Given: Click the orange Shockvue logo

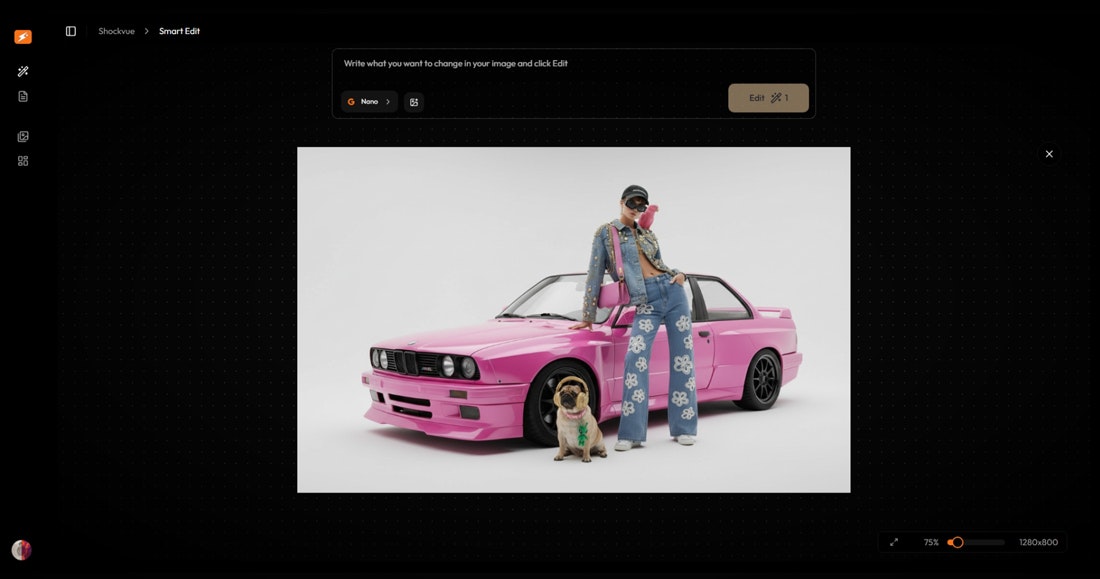Looking at the screenshot, I should coord(23,37).
